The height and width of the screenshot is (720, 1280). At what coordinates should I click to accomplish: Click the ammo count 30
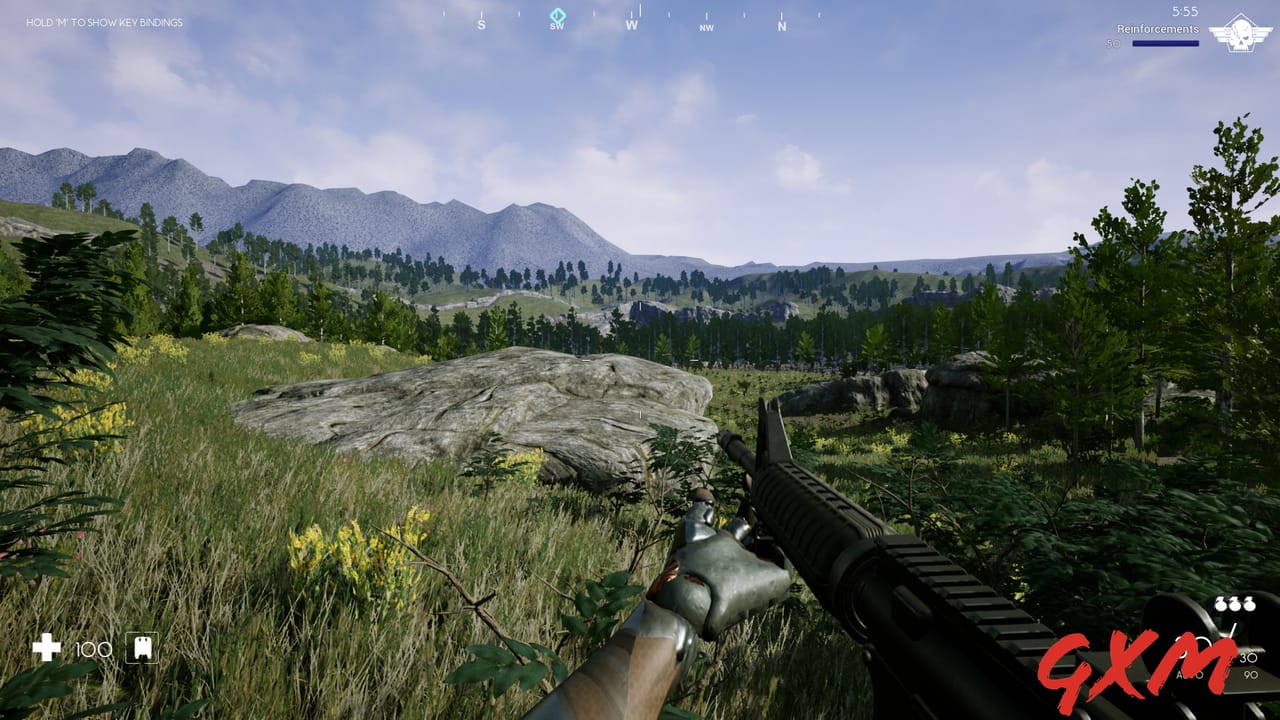[x=1248, y=658]
